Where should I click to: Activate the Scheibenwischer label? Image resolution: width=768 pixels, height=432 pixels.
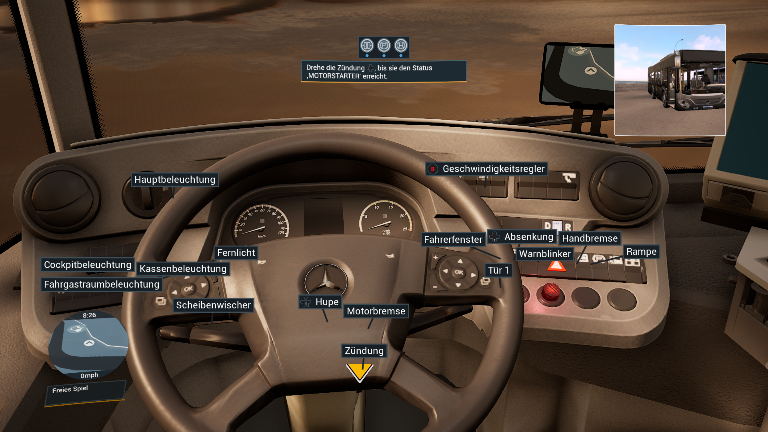pos(213,304)
